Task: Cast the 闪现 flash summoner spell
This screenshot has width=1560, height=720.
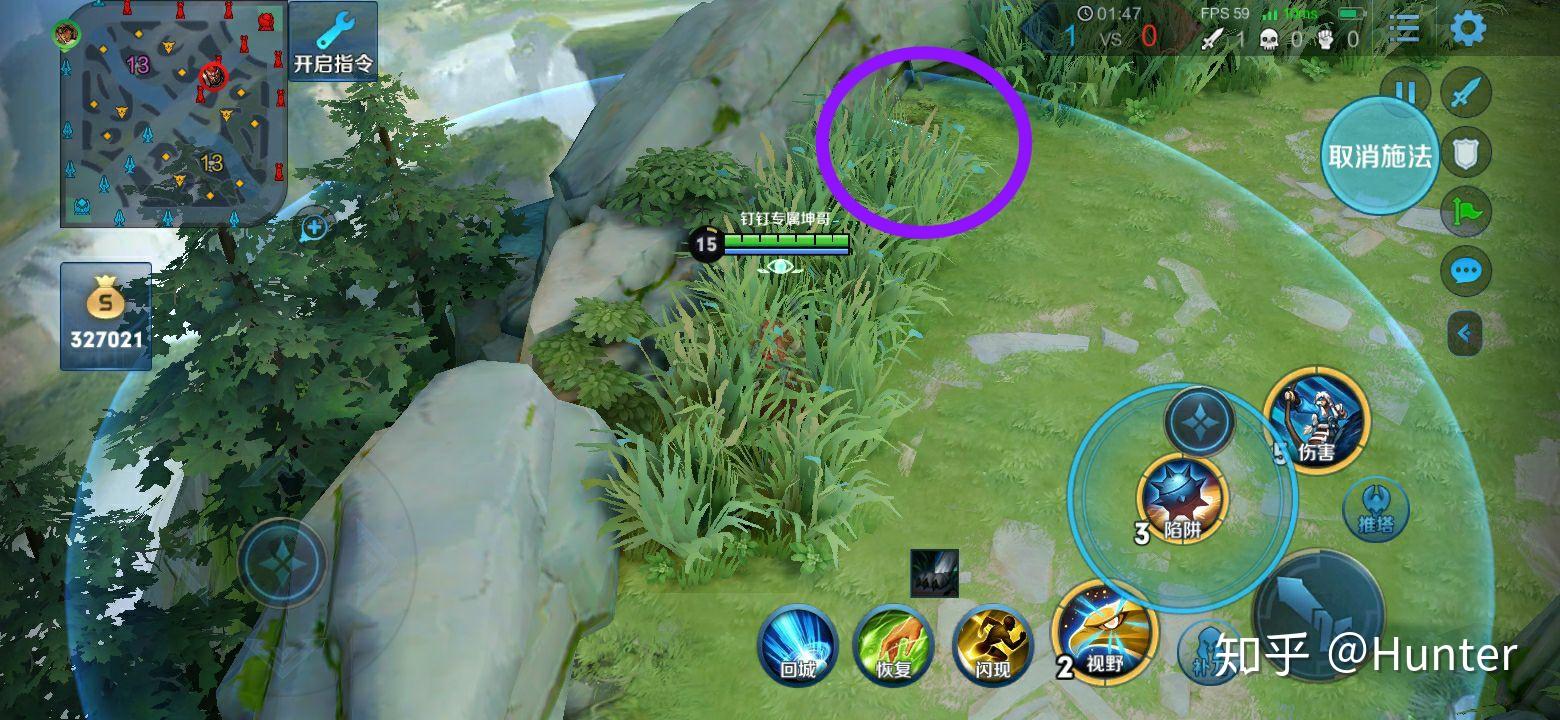Action: [x=992, y=645]
